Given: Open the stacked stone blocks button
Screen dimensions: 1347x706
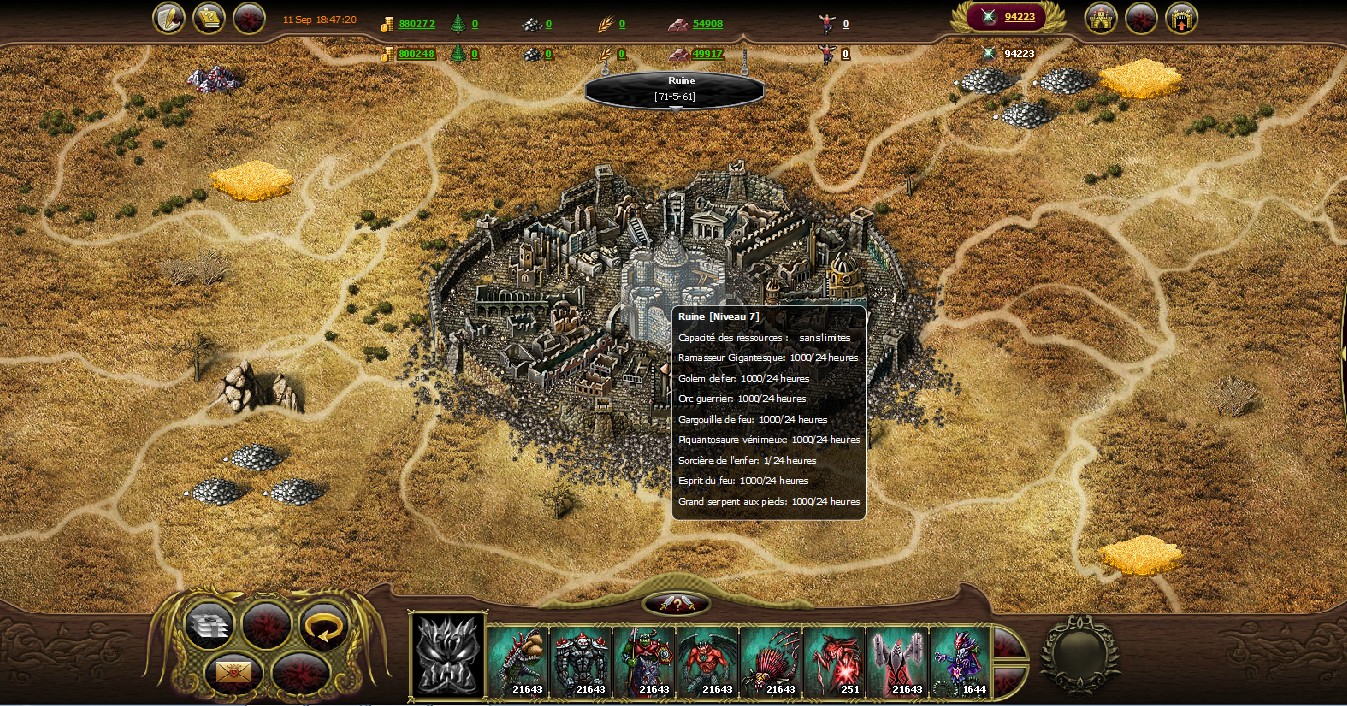Looking at the screenshot, I should pos(210,625).
